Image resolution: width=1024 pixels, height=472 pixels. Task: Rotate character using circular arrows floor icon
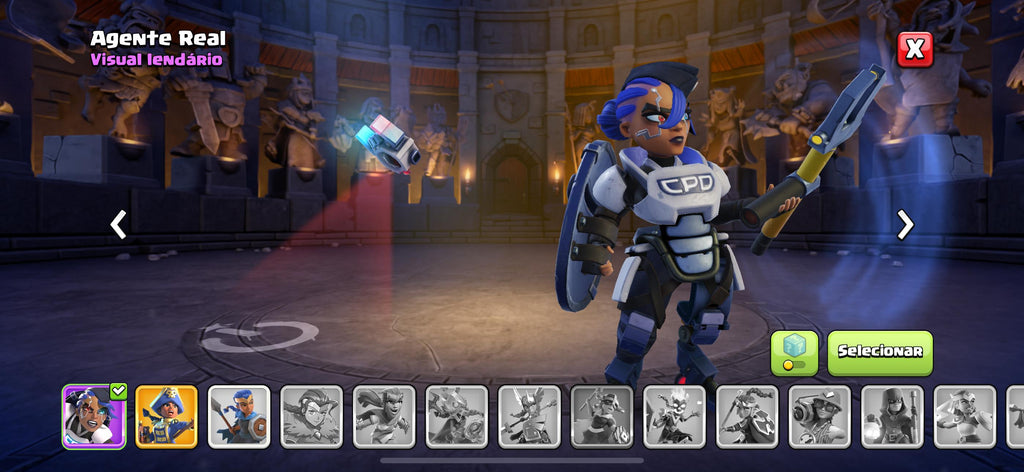(258, 336)
